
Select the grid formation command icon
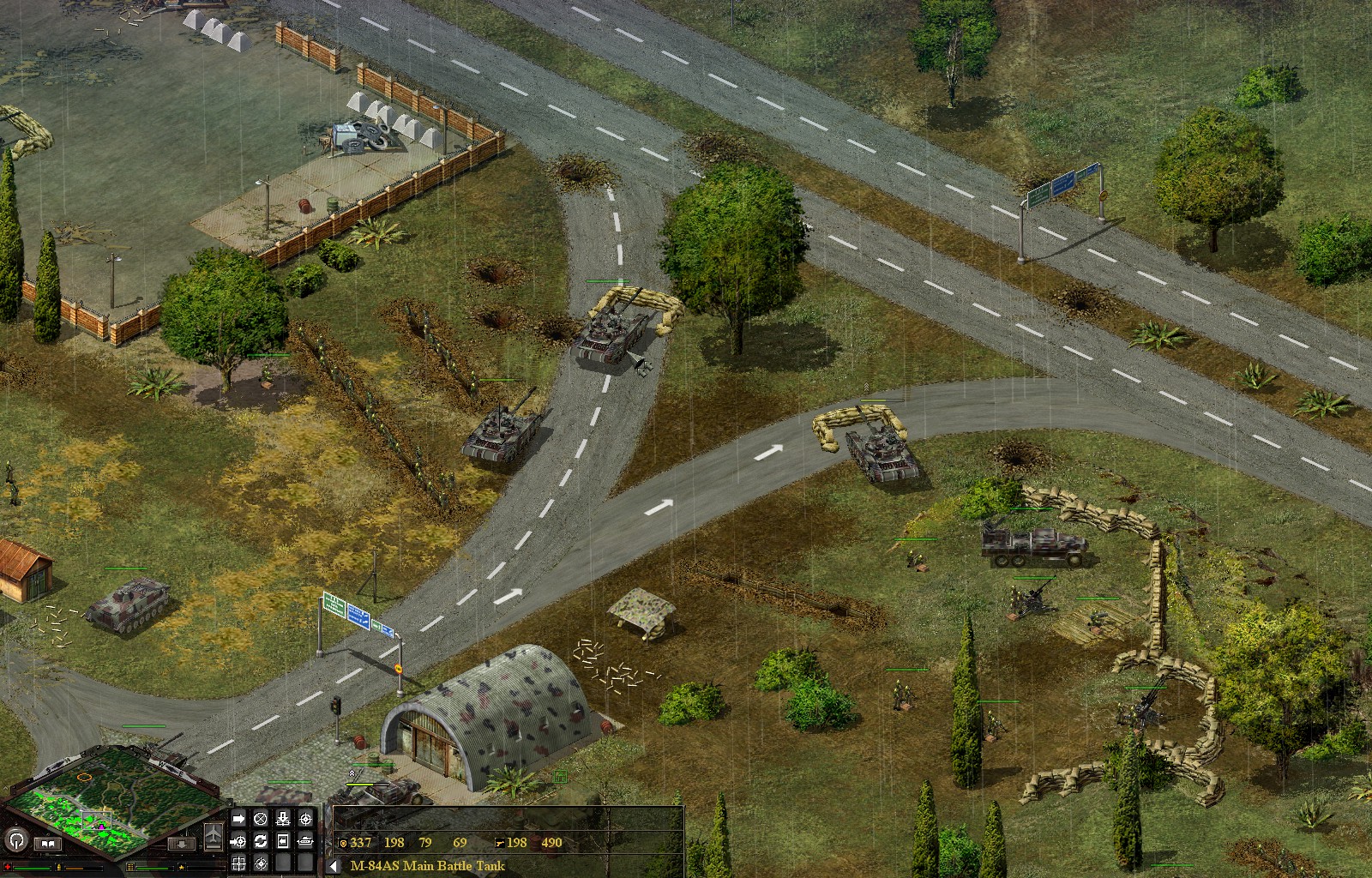(238, 864)
